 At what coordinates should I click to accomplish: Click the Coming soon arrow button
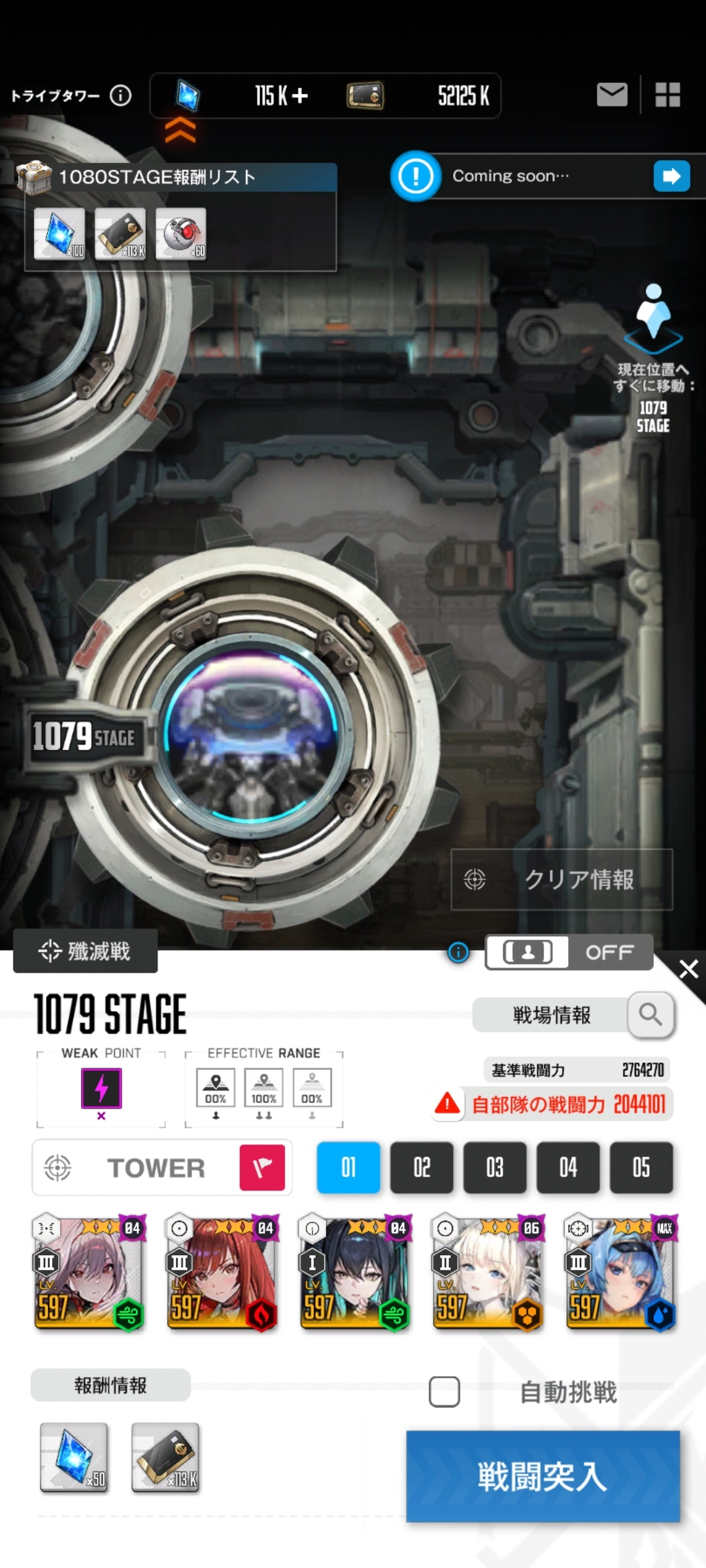pos(671,176)
